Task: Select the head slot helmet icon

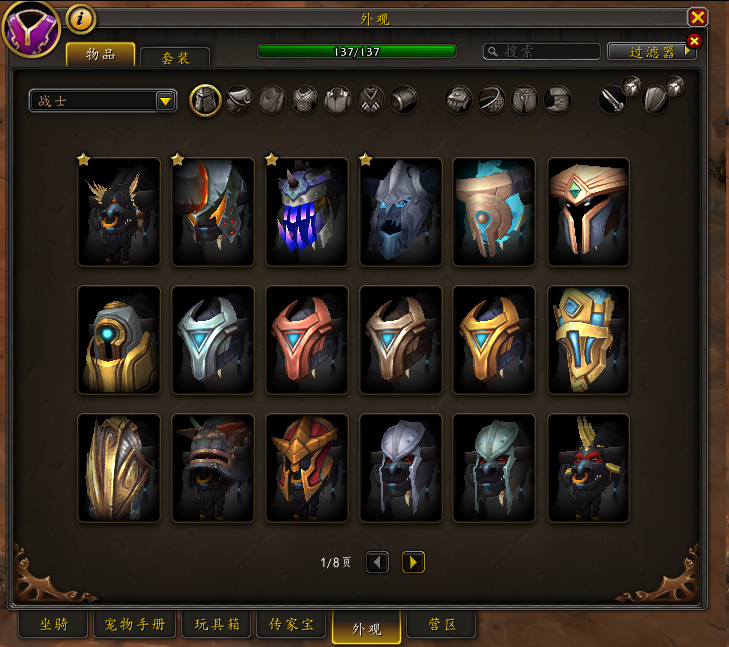Action: pyautogui.click(x=205, y=100)
